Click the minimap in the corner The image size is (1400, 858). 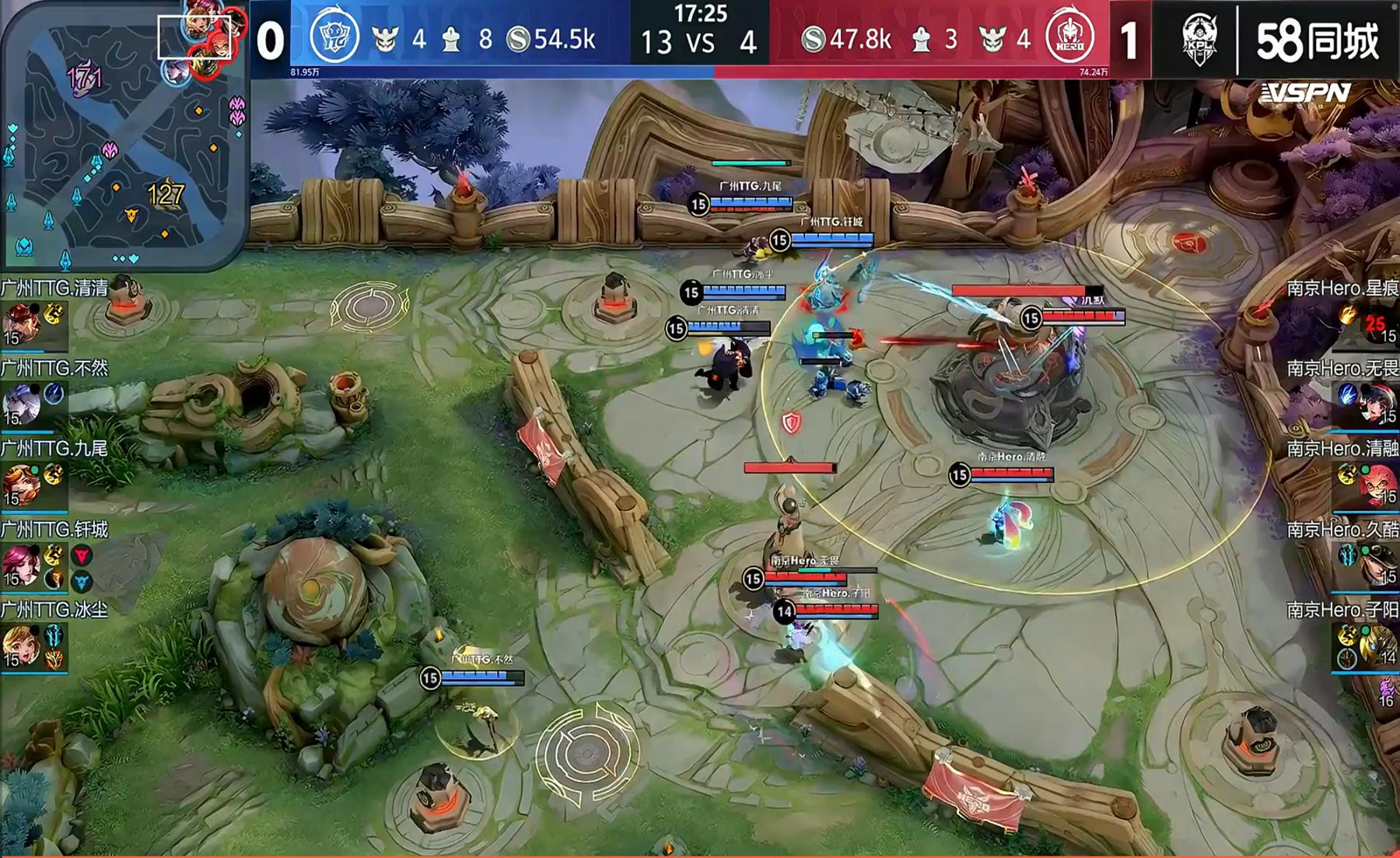pos(124,136)
